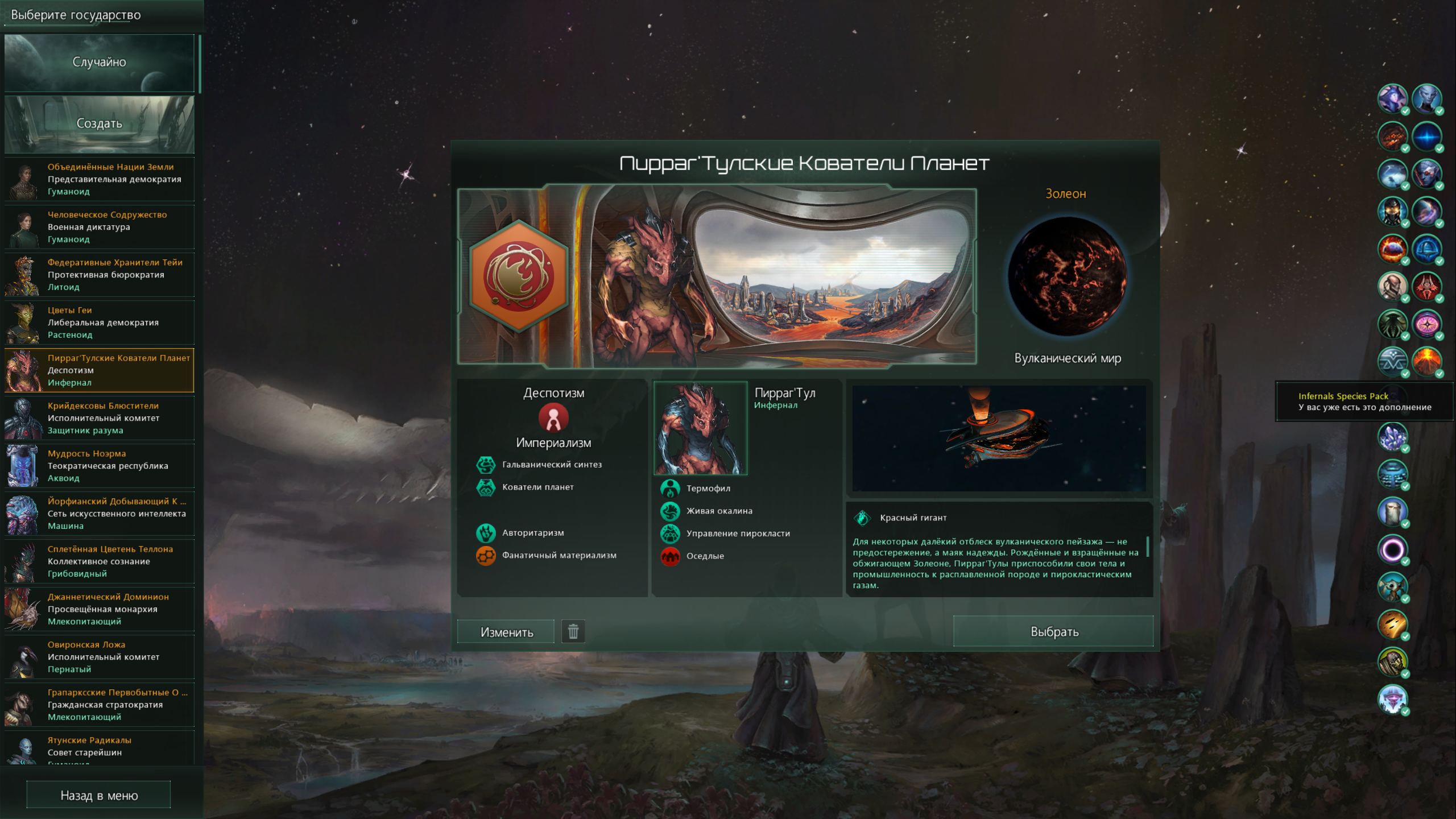1456x819 pixels.
Task: Select the purple ring DLC icon
Action: tap(1392, 549)
